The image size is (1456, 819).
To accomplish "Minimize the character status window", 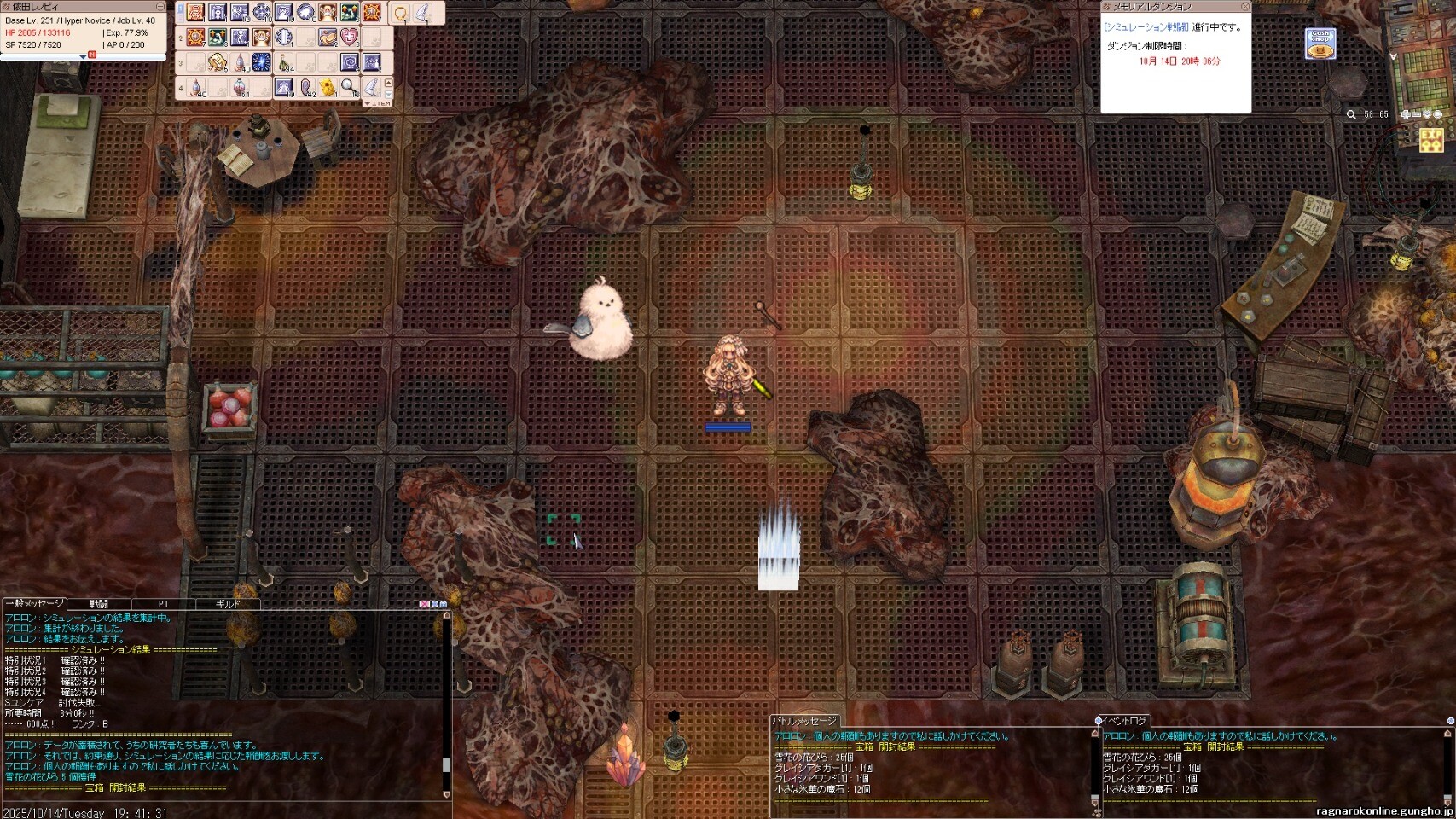I will [x=160, y=7].
